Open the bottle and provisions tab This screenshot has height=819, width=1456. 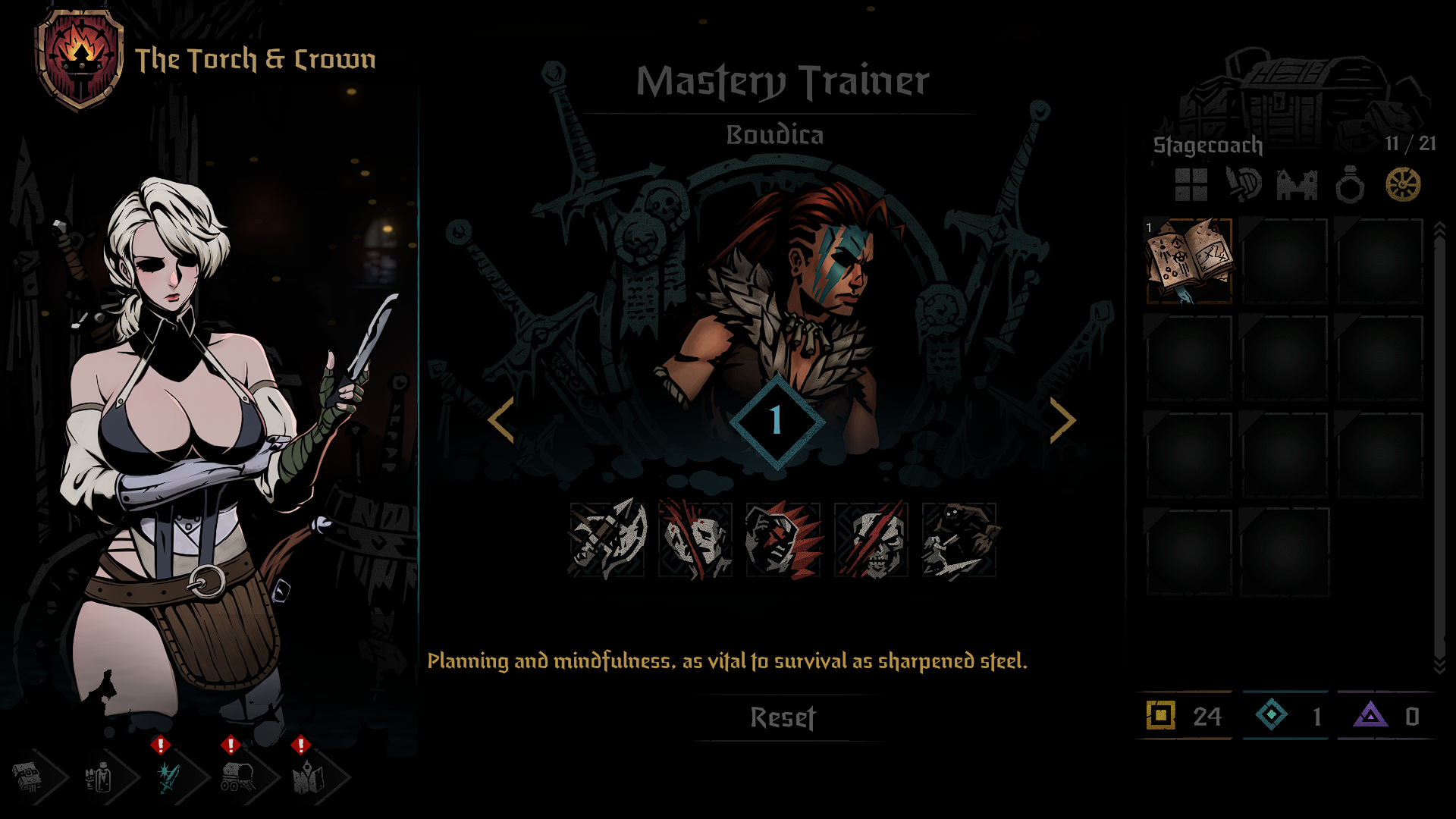99,777
